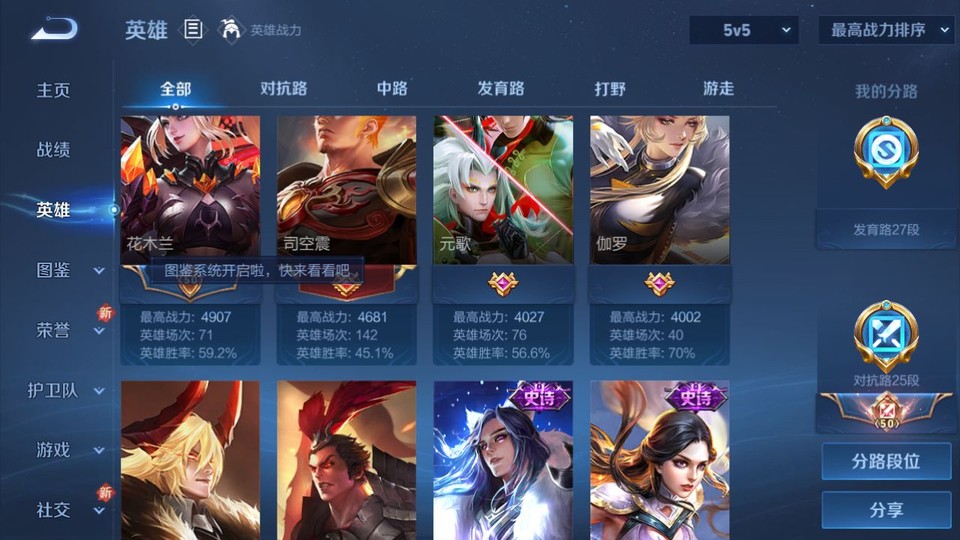Open the 最高战力排序 sort dropdown
The height and width of the screenshot is (540, 960).
point(886,30)
